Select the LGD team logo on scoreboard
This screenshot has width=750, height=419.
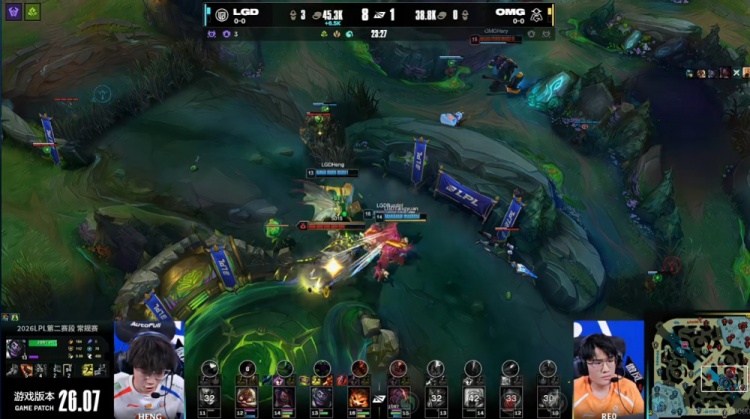coord(222,14)
